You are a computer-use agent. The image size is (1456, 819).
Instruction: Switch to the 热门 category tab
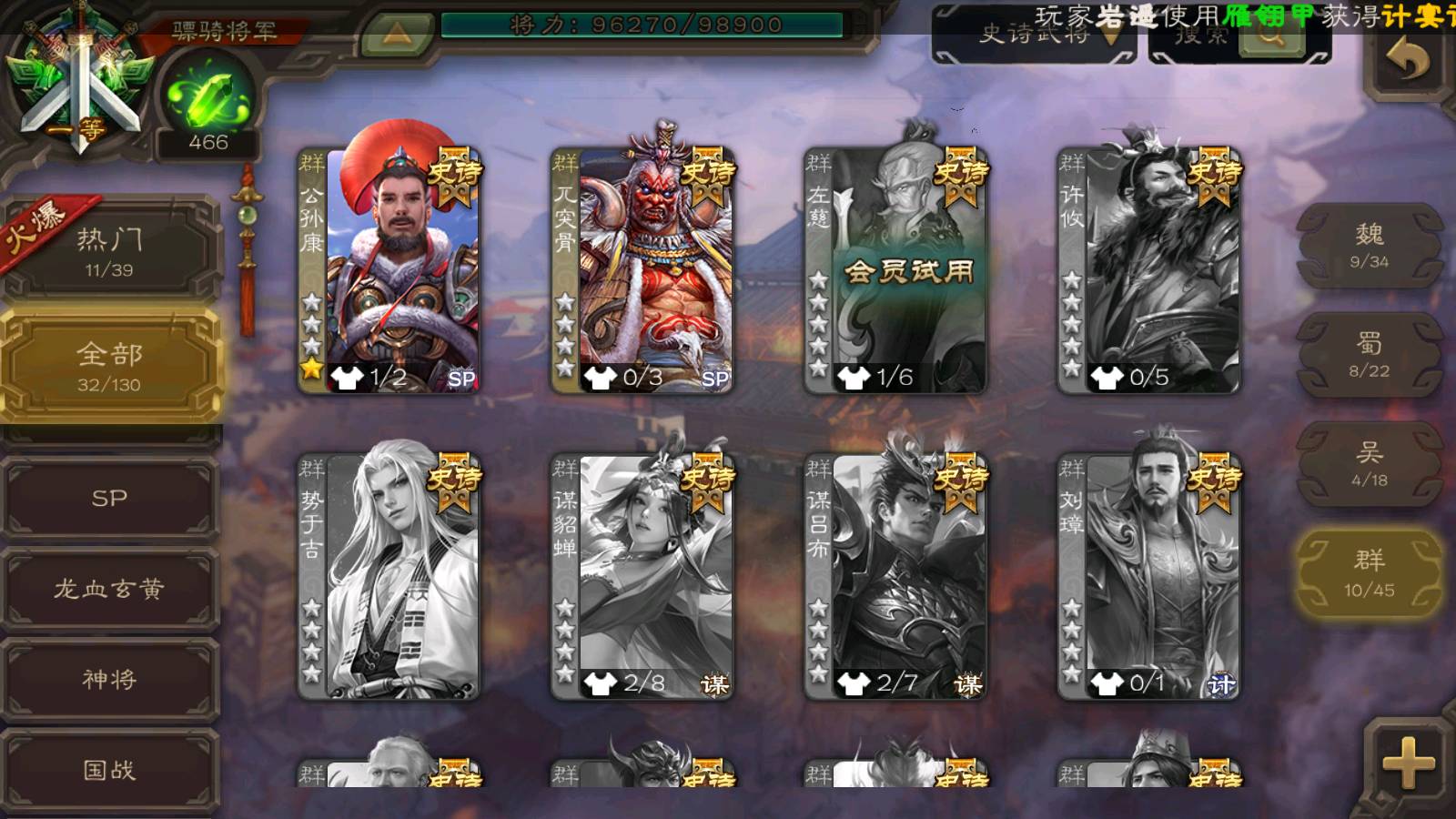(109, 250)
